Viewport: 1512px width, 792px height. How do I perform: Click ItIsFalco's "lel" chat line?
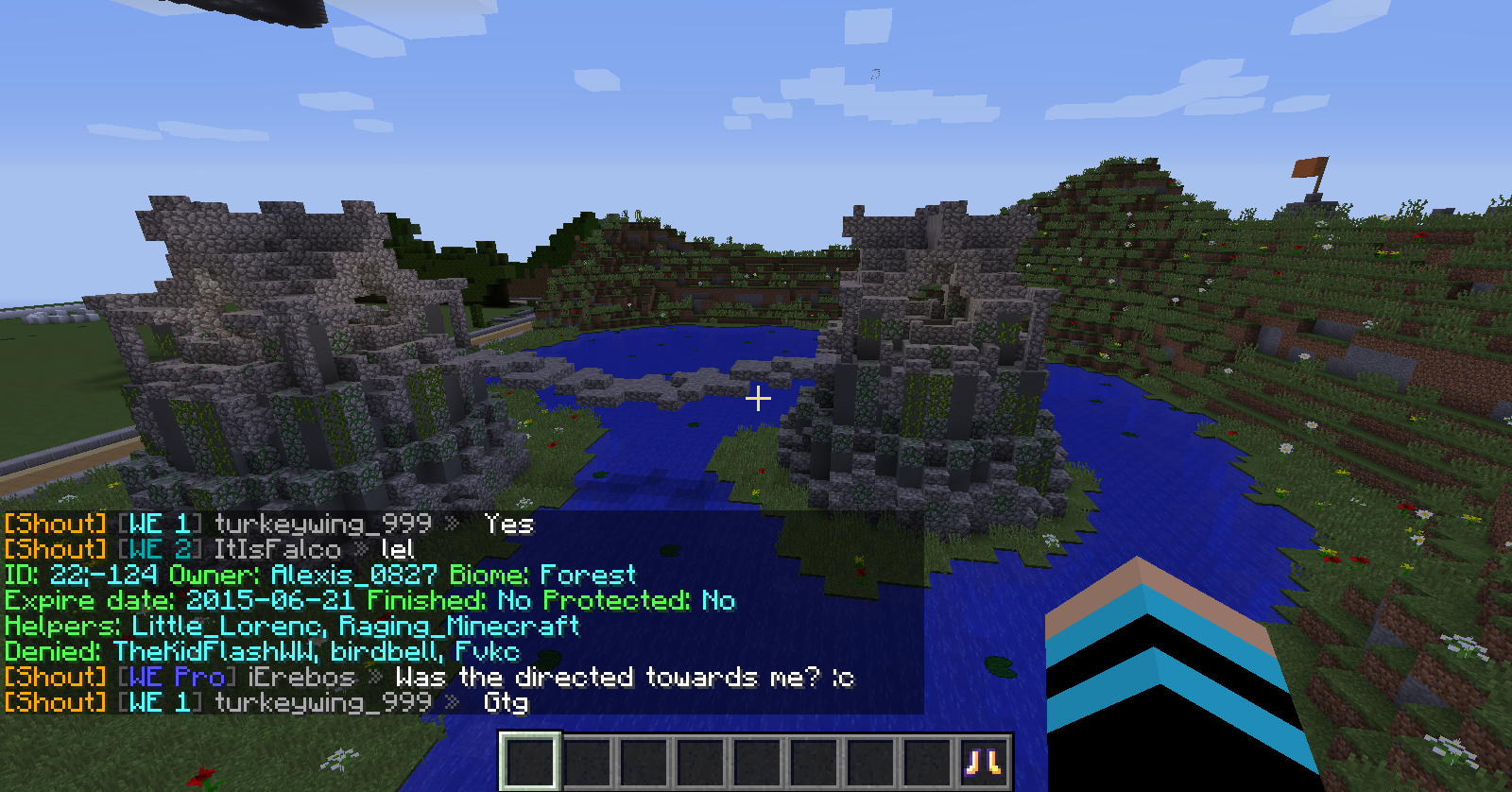click(x=397, y=550)
